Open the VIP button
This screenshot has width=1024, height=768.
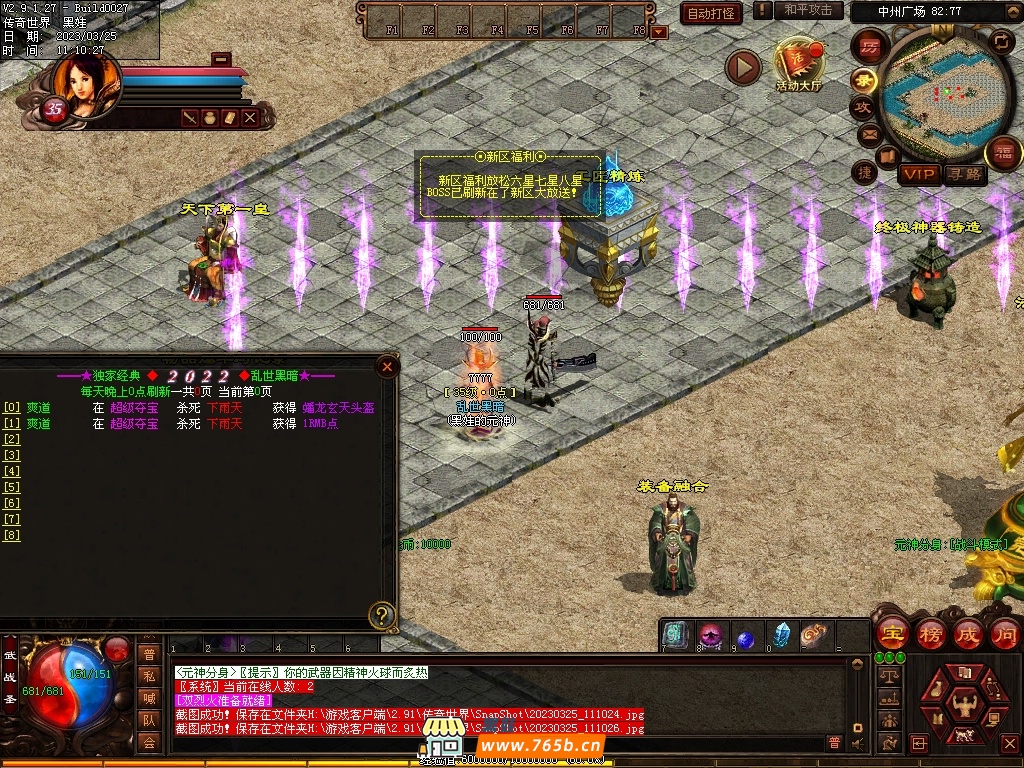[x=918, y=174]
